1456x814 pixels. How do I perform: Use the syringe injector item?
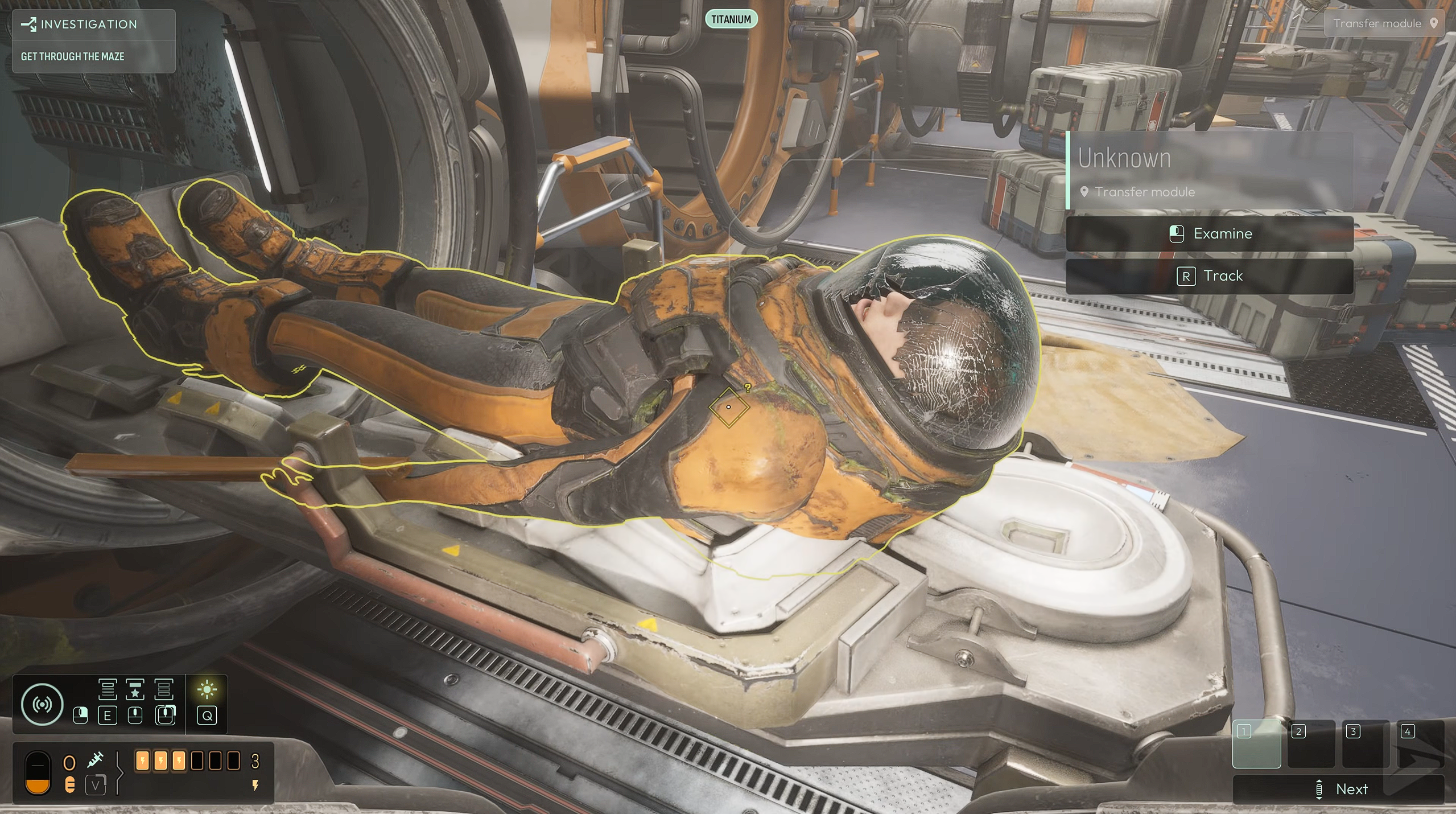point(95,759)
